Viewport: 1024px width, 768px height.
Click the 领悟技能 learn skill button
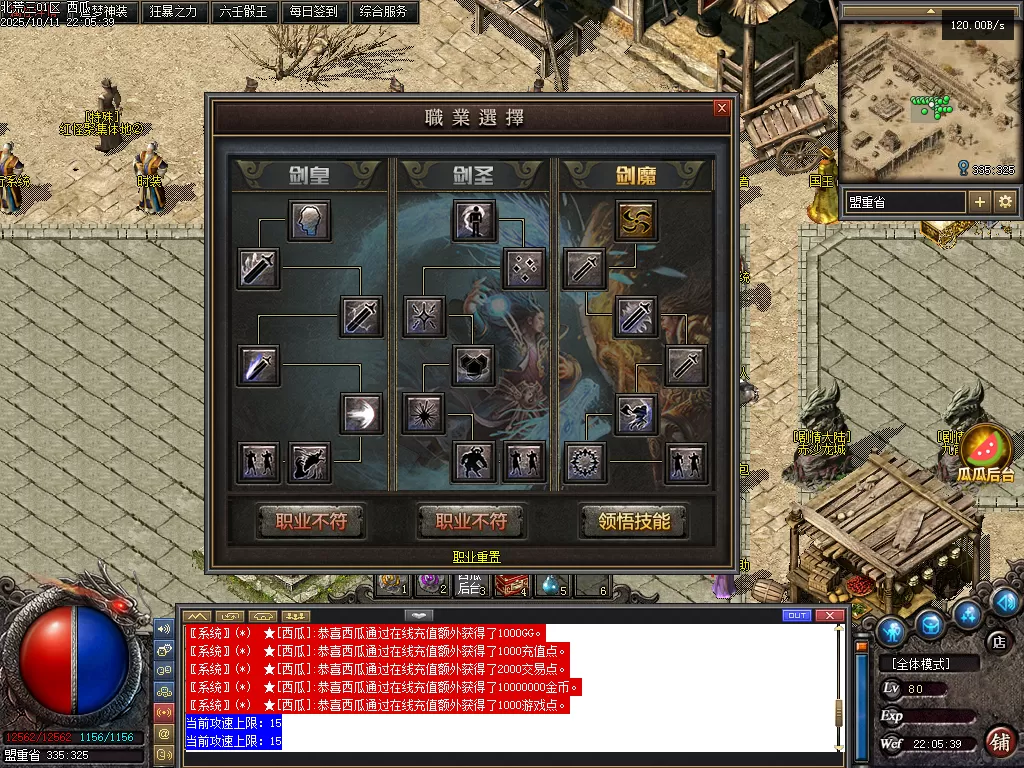coord(635,521)
